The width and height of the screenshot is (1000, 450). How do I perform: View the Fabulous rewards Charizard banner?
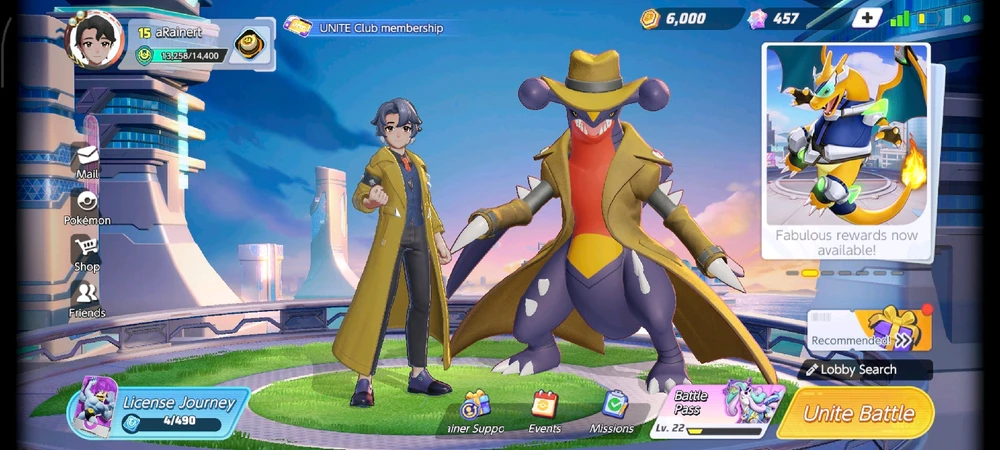point(846,150)
